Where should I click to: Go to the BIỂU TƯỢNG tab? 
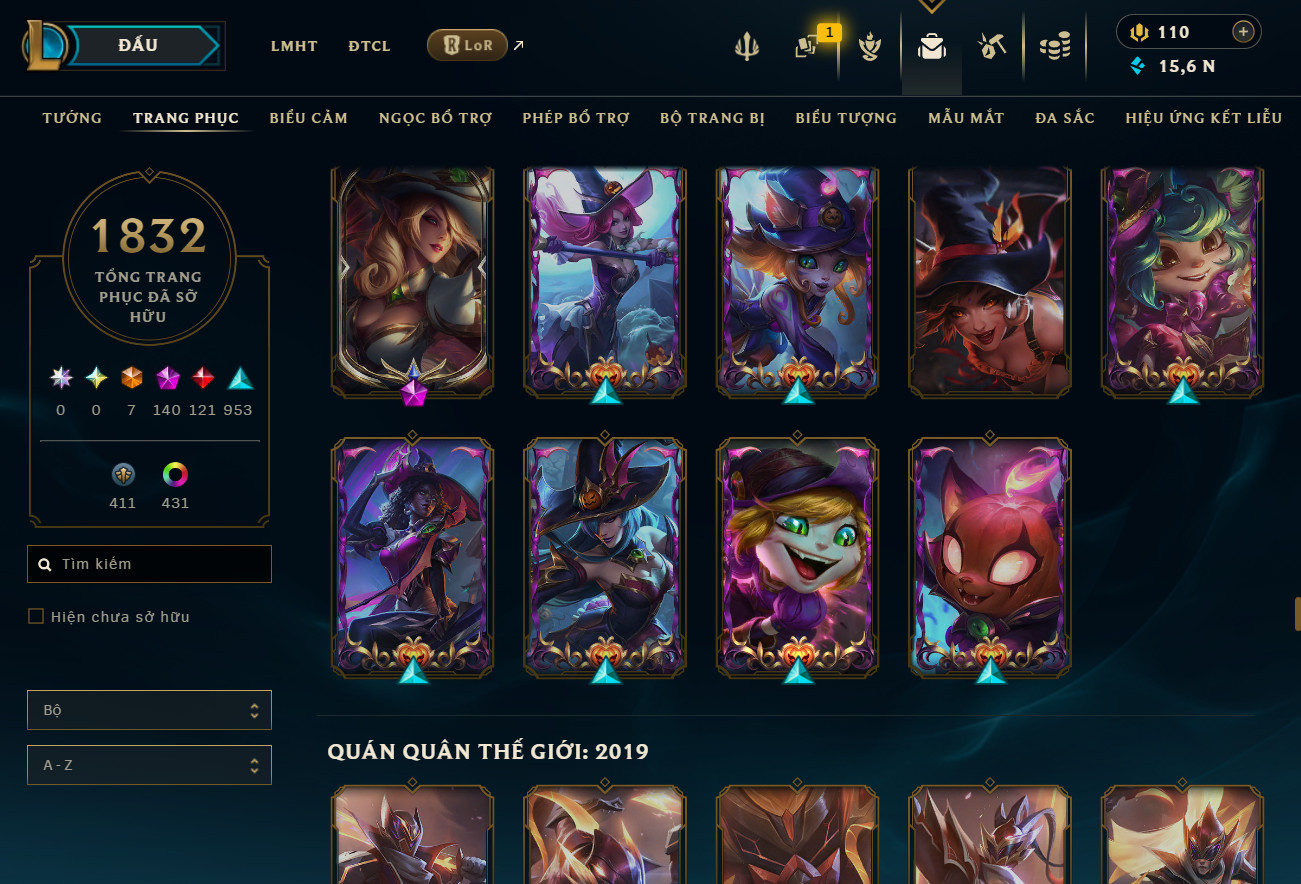846,118
